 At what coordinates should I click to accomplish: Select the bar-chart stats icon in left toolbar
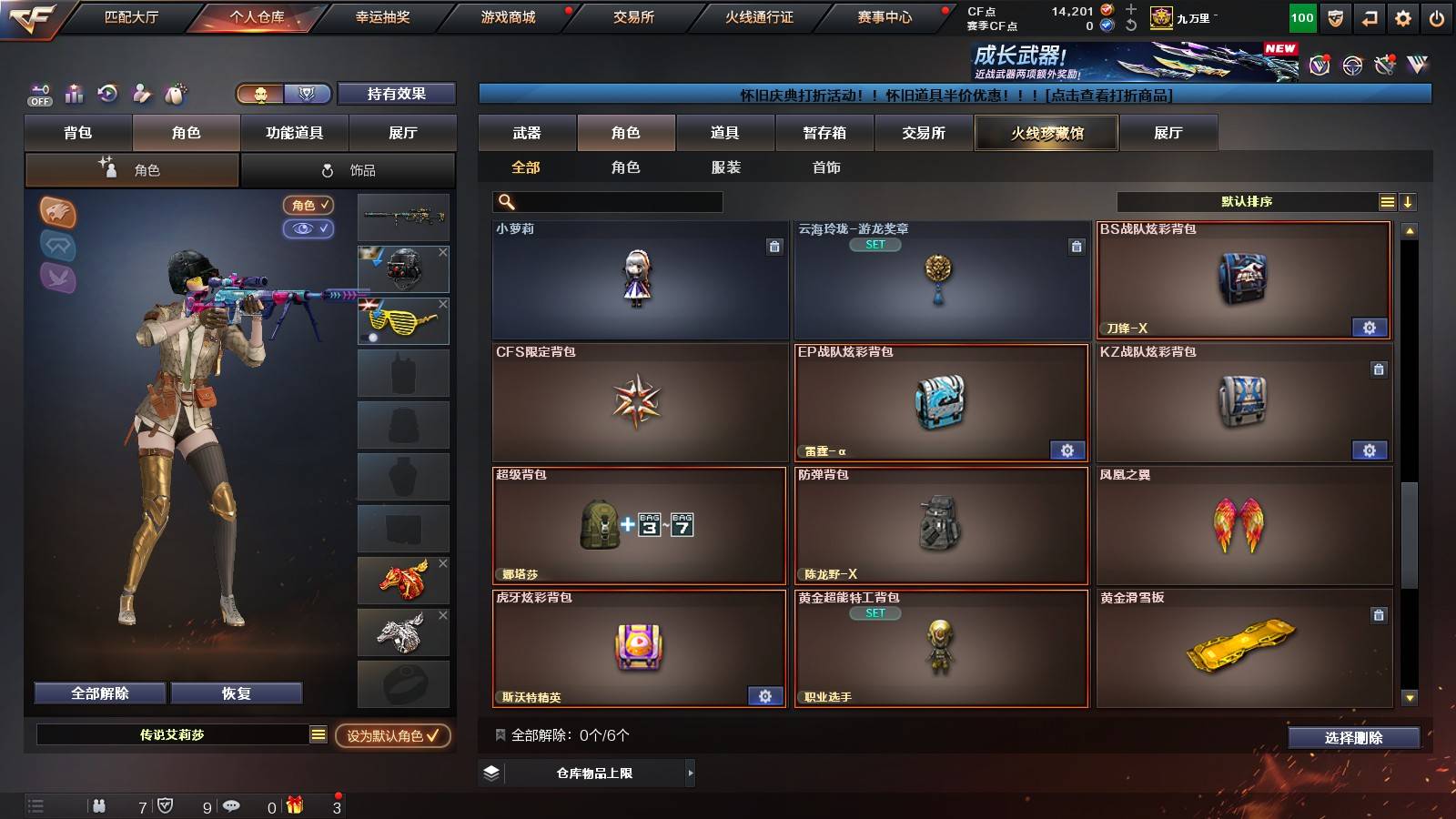coord(73,94)
